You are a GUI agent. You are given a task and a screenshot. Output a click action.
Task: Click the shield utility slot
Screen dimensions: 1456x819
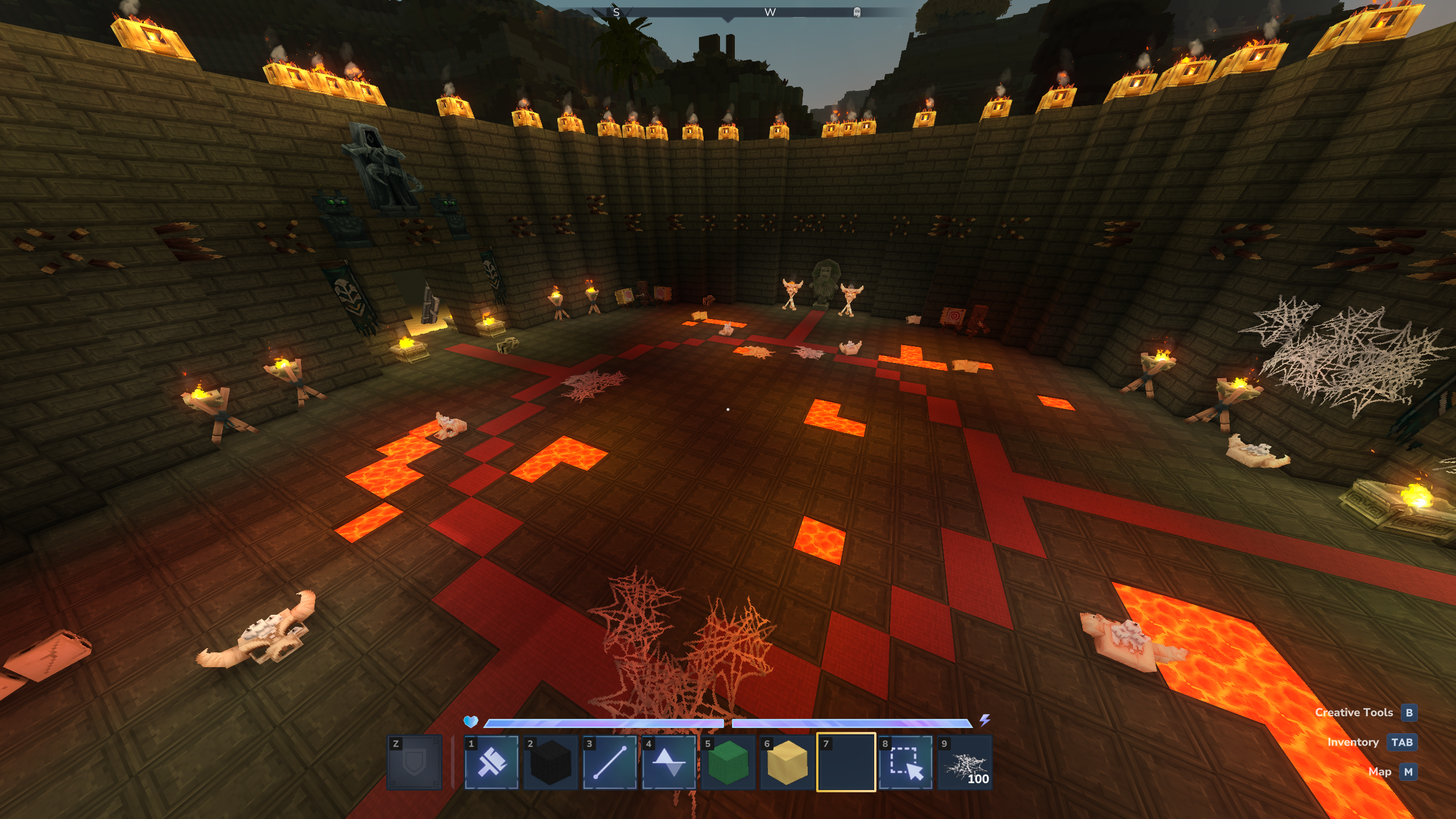pyautogui.click(x=414, y=763)
